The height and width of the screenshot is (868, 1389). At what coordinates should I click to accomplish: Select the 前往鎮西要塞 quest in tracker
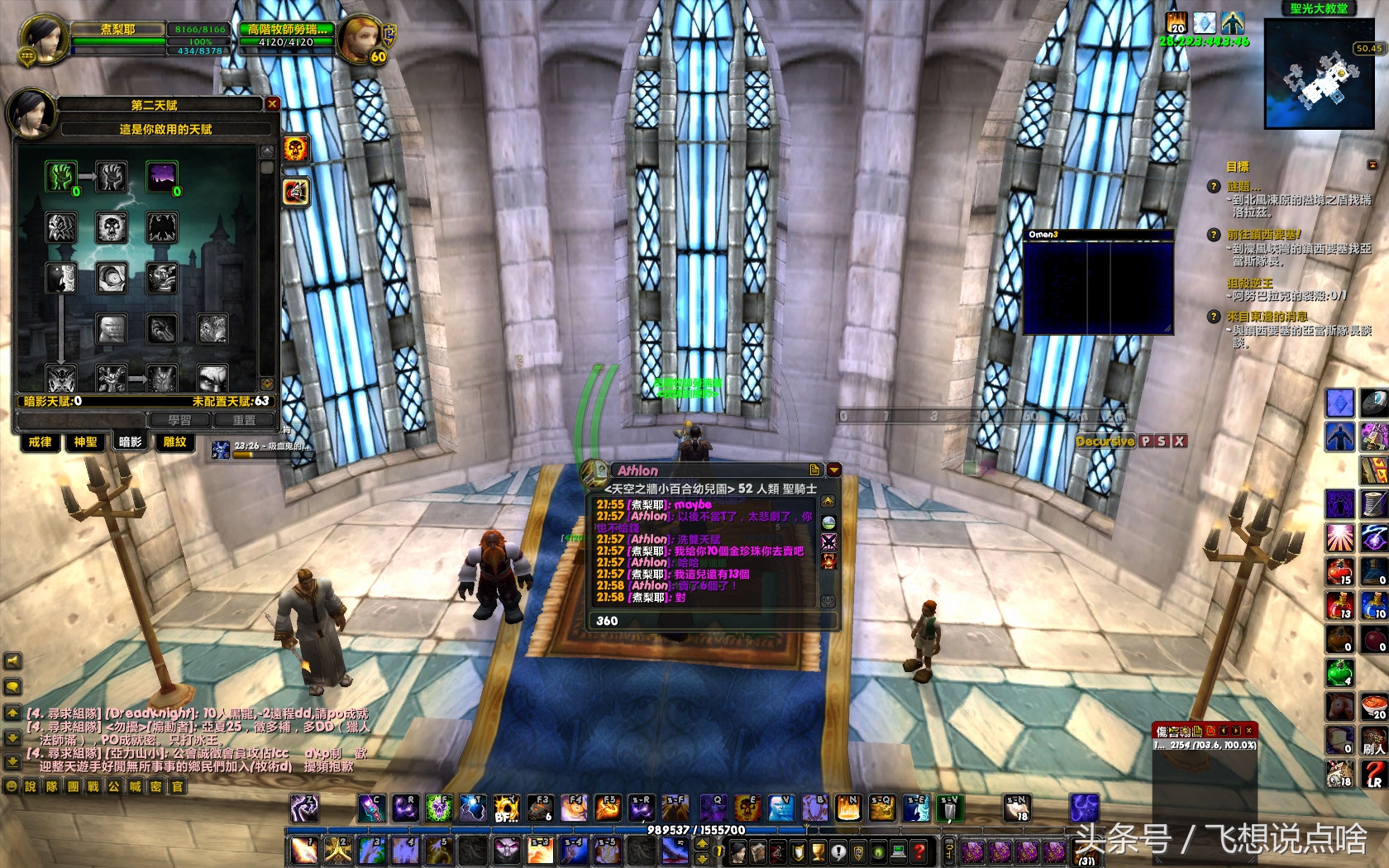[x=1263, y=235]
